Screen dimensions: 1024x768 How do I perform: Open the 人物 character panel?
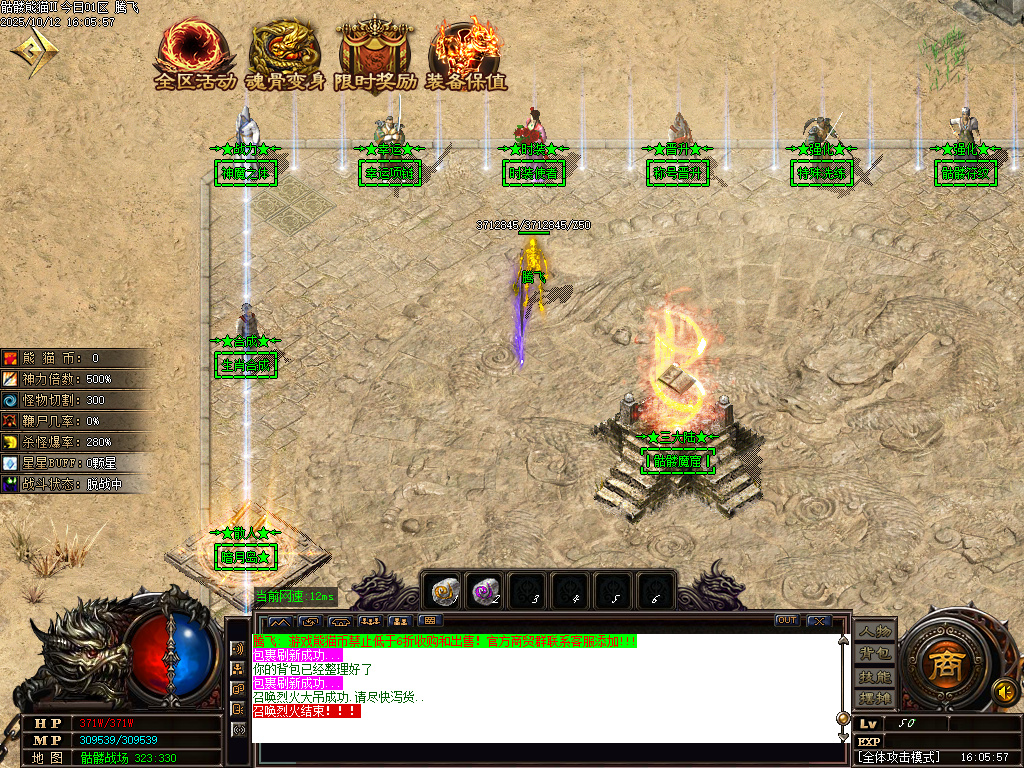[x=874, y=632]
